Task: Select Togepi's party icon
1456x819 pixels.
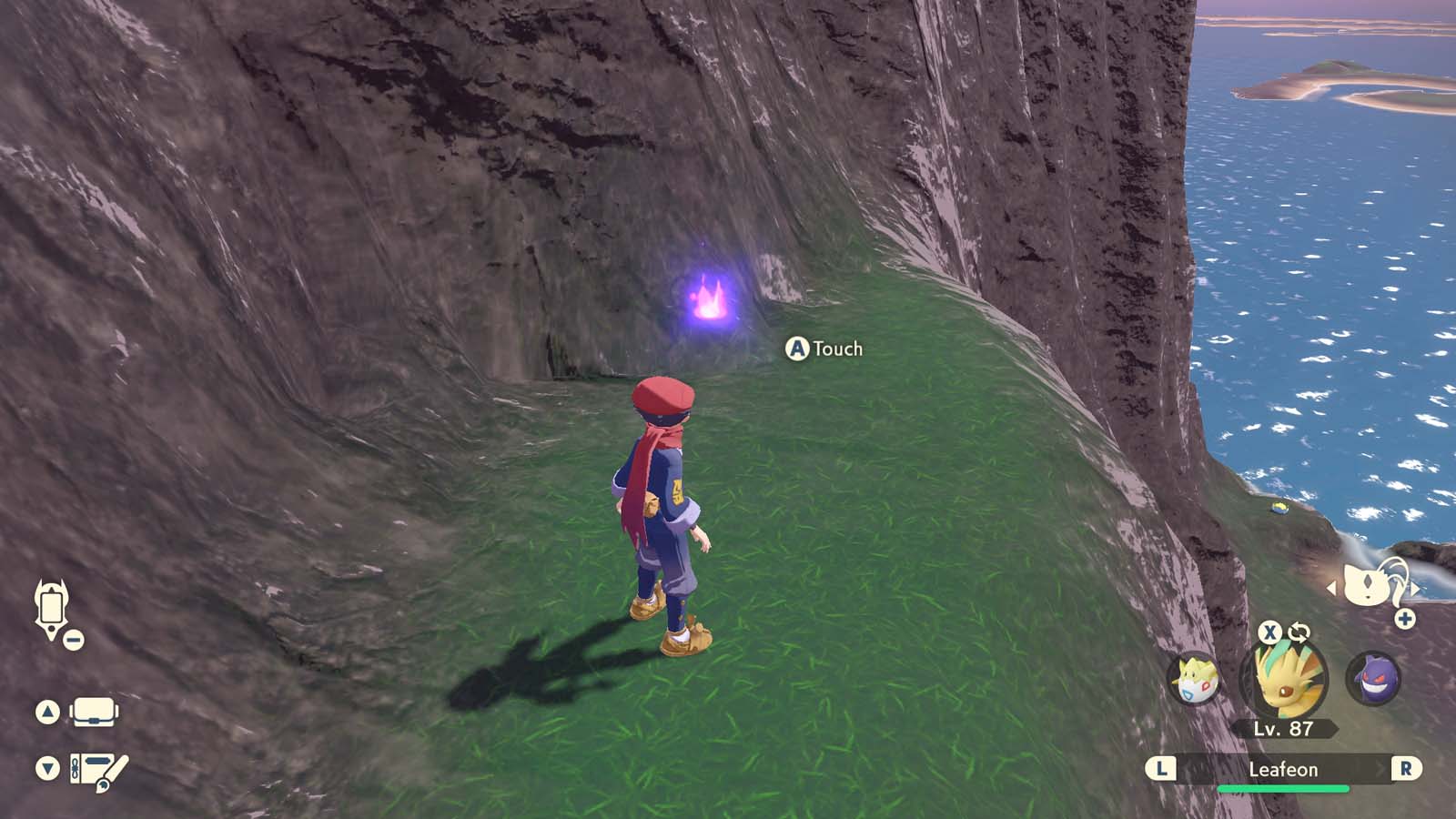Action: 1197,680
